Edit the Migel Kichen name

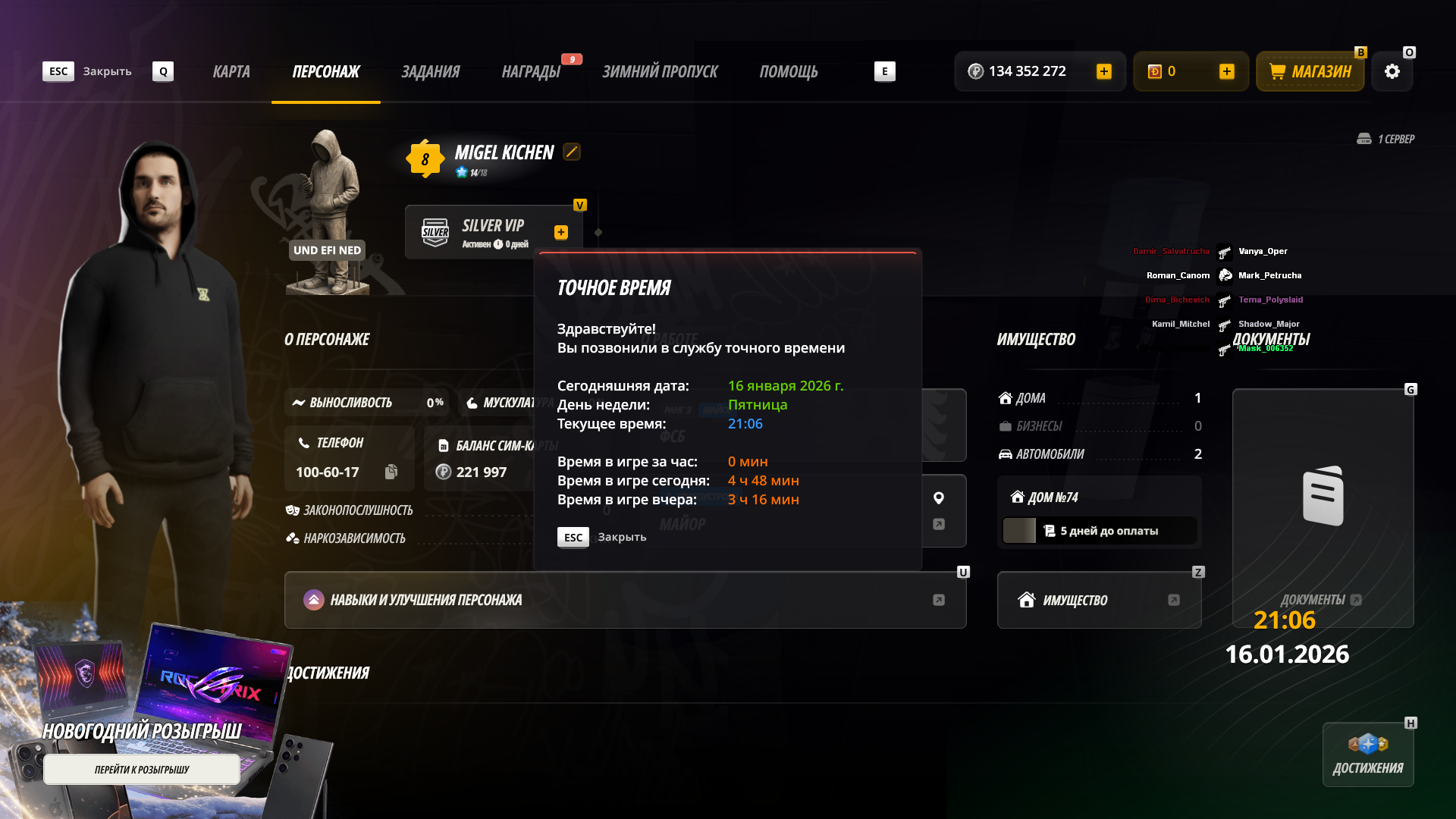click(x=572, y=152)
